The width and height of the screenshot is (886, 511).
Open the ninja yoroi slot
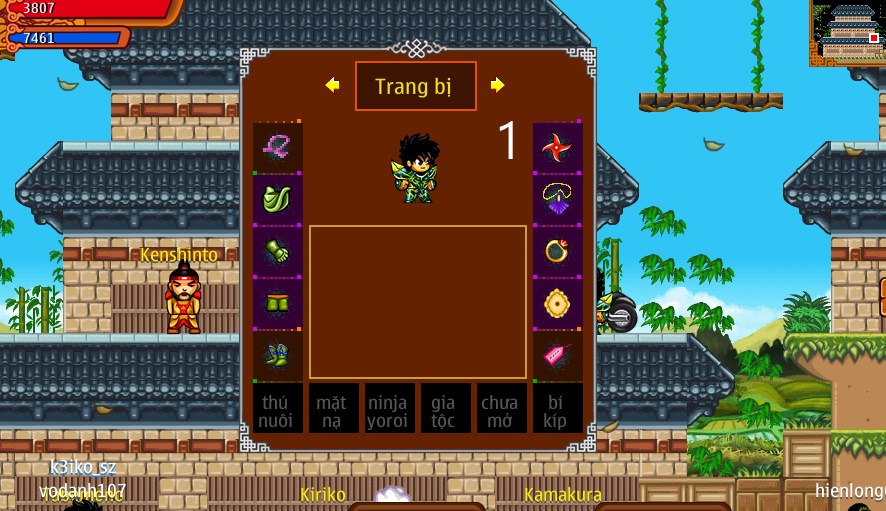point(389,409)
